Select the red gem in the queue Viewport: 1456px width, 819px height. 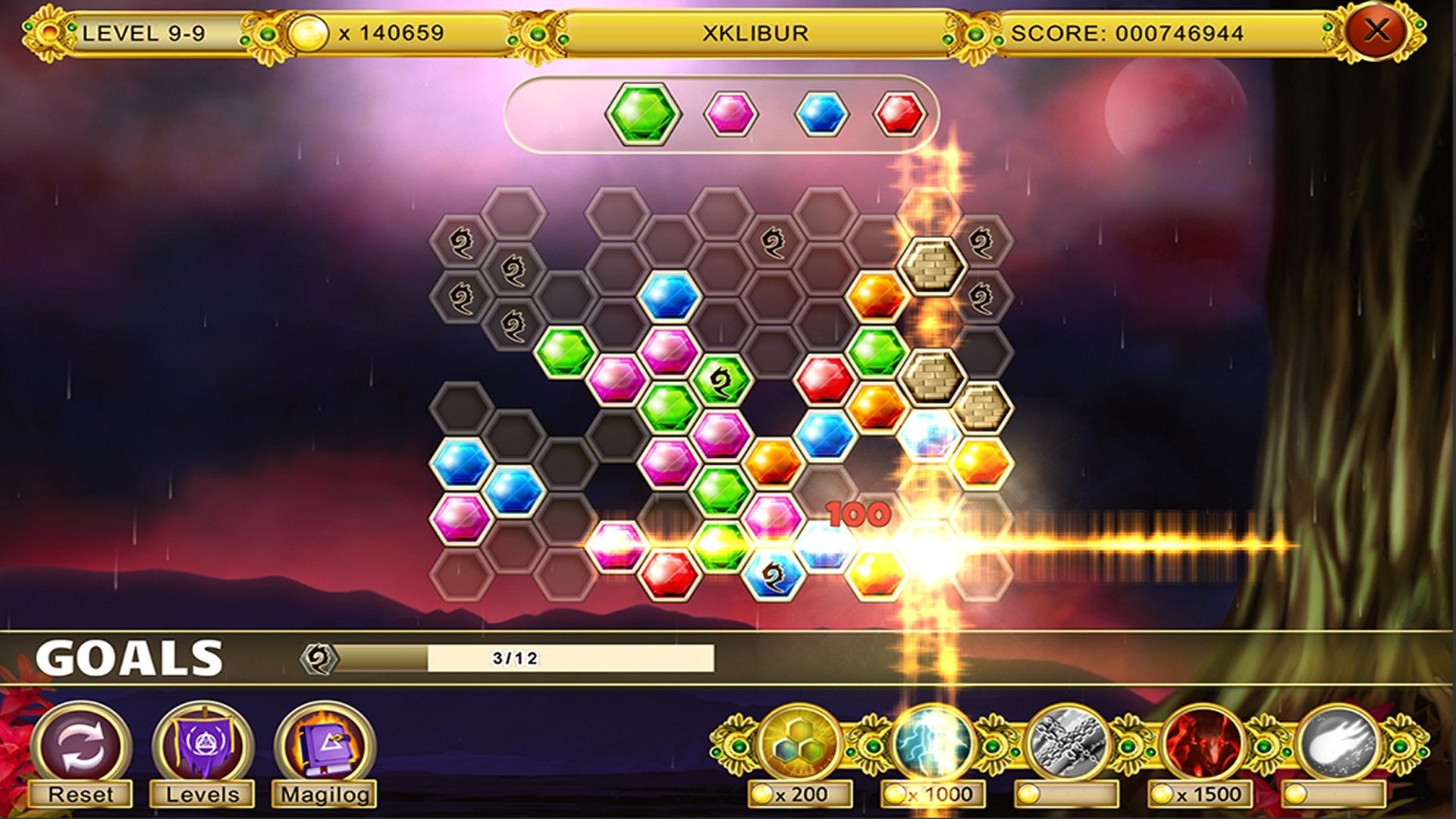click(900, 115)
